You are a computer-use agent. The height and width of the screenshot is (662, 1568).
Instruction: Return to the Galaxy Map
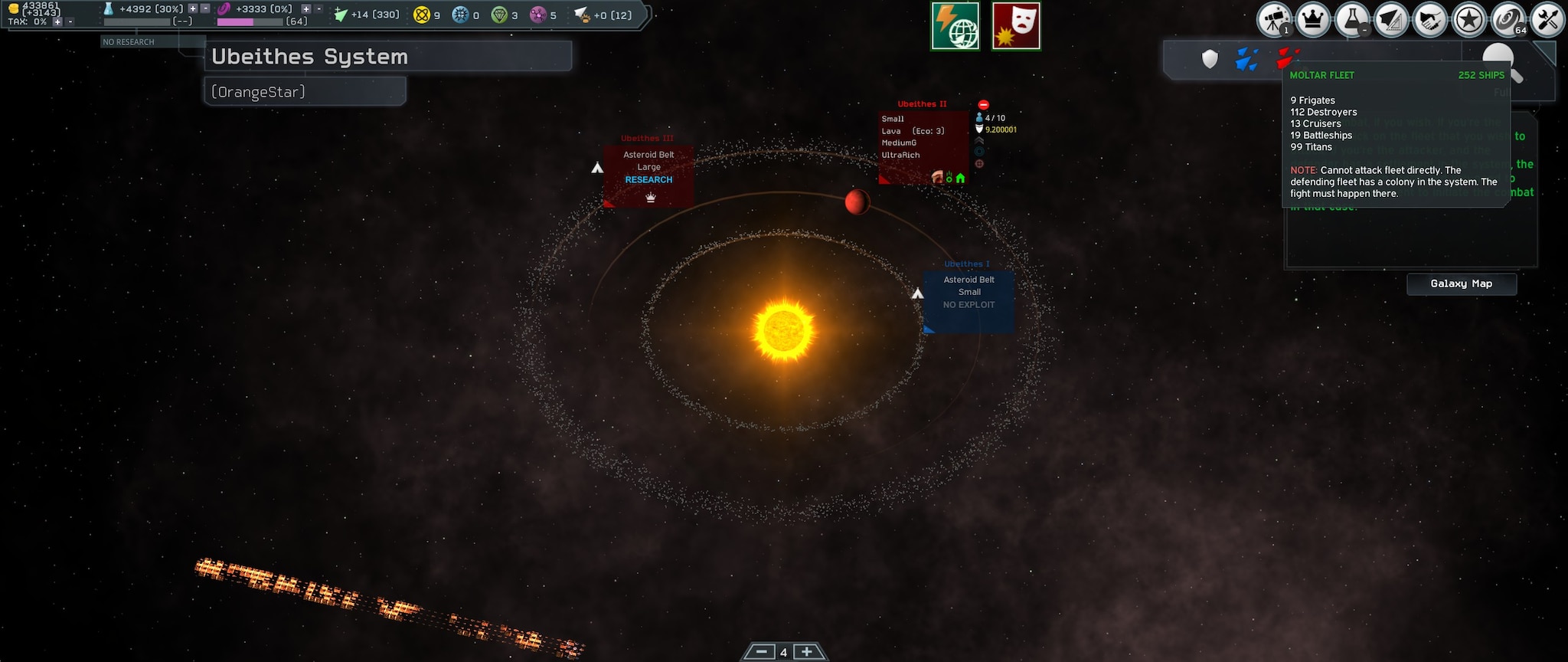tap(1461, 283)
